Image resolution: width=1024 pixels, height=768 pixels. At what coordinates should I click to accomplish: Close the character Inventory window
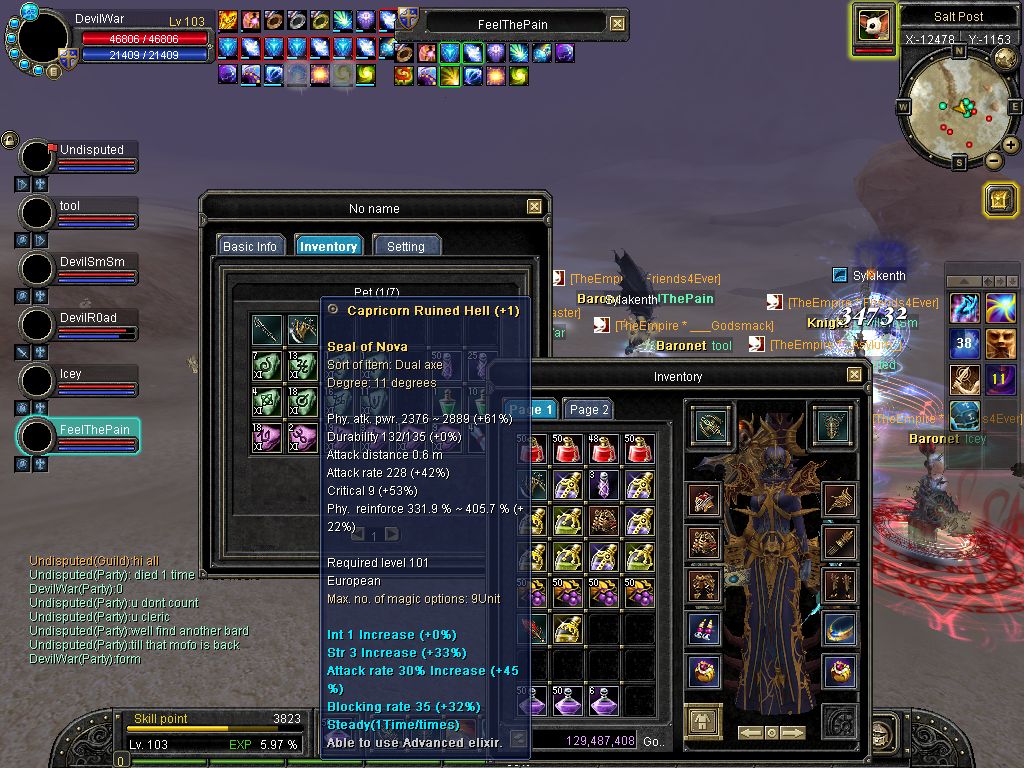point(854,375)
